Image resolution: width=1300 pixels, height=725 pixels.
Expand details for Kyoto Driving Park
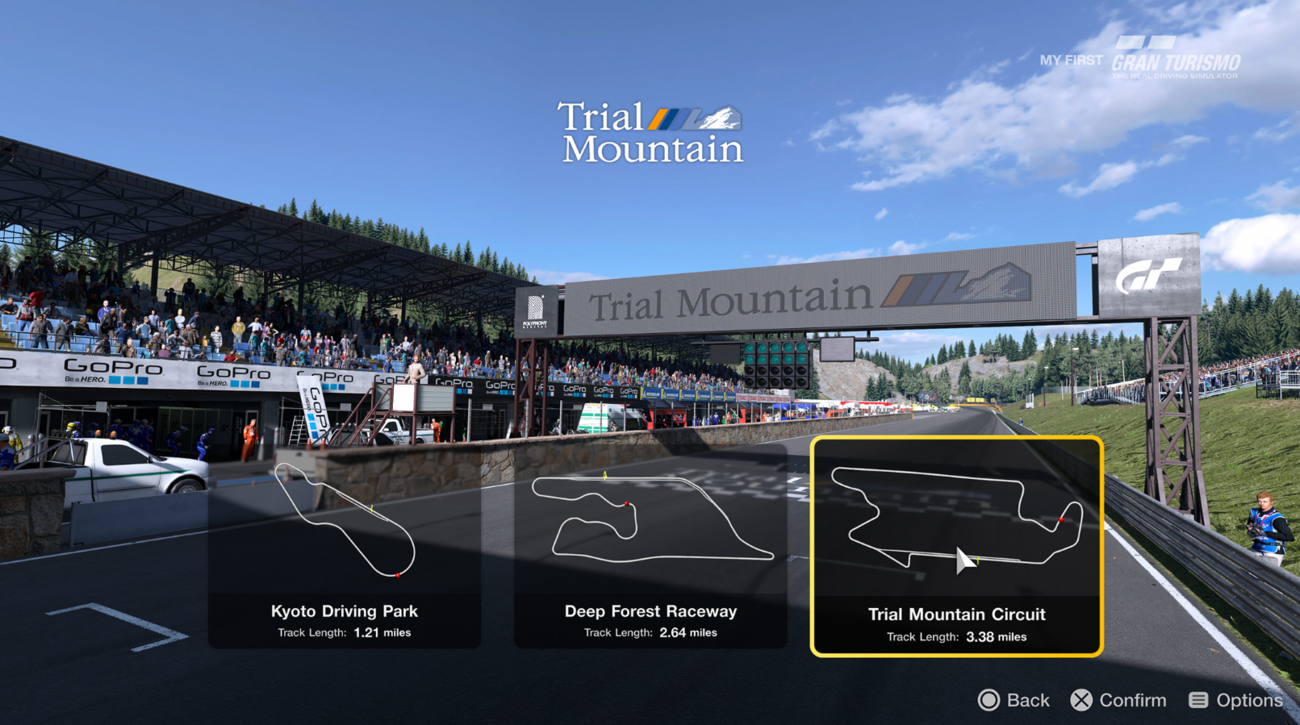coord(344,610)
